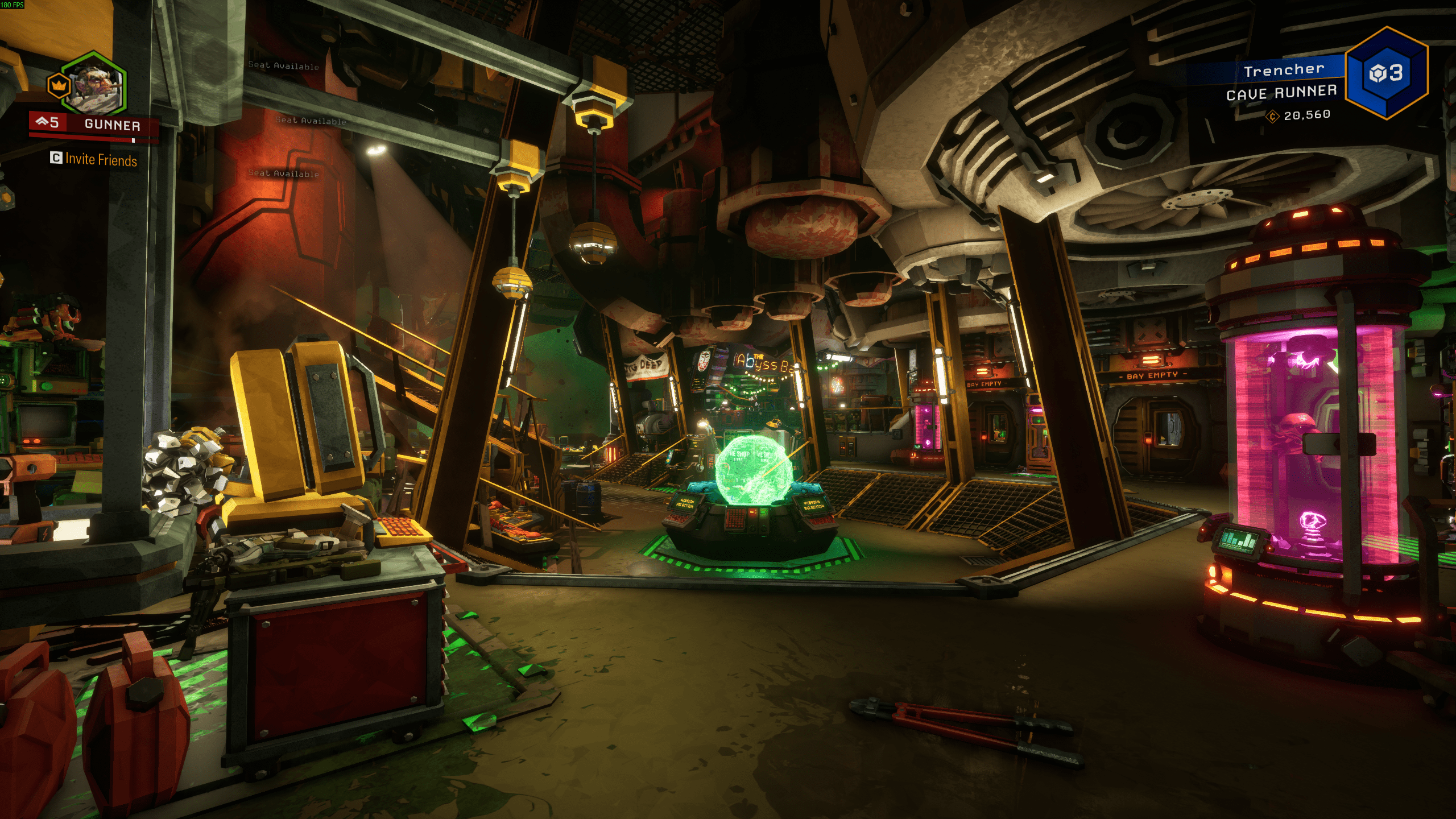Click the crown host icon
This screenshot has height=819, width=1456.
tap(57, 86)
